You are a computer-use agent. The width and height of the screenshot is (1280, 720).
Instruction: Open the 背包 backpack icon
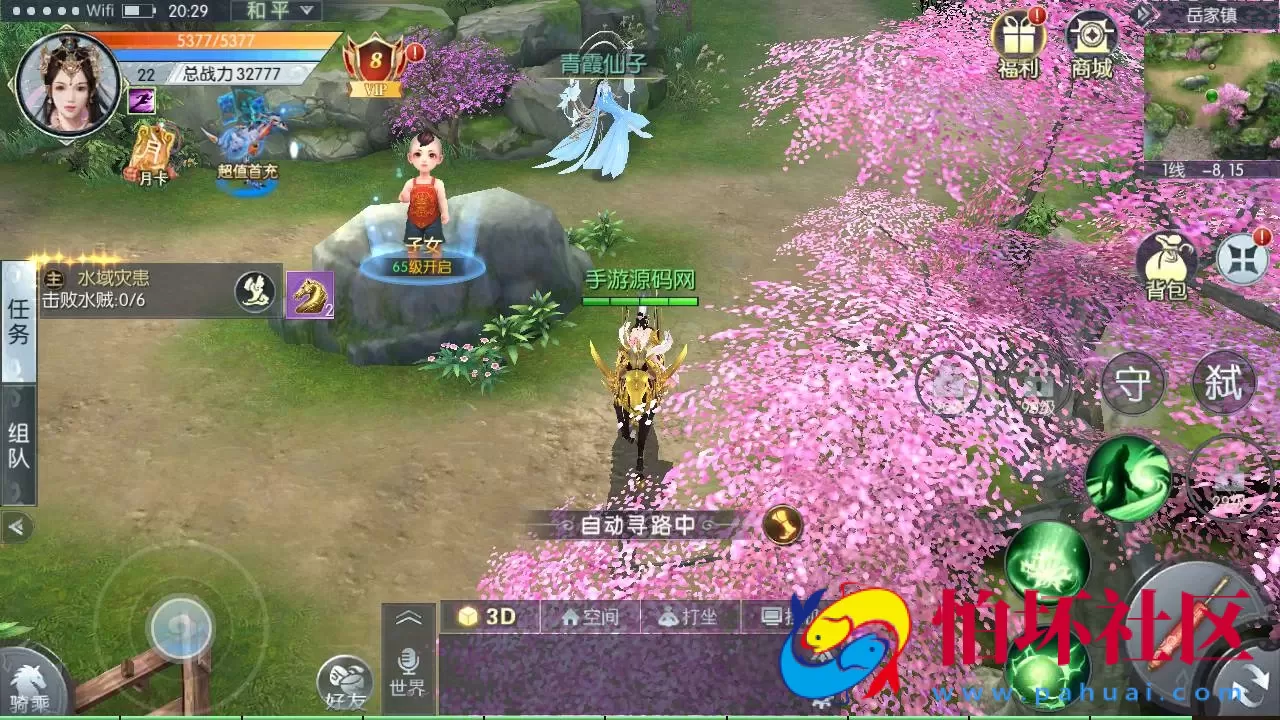[x=1168, y=262]
